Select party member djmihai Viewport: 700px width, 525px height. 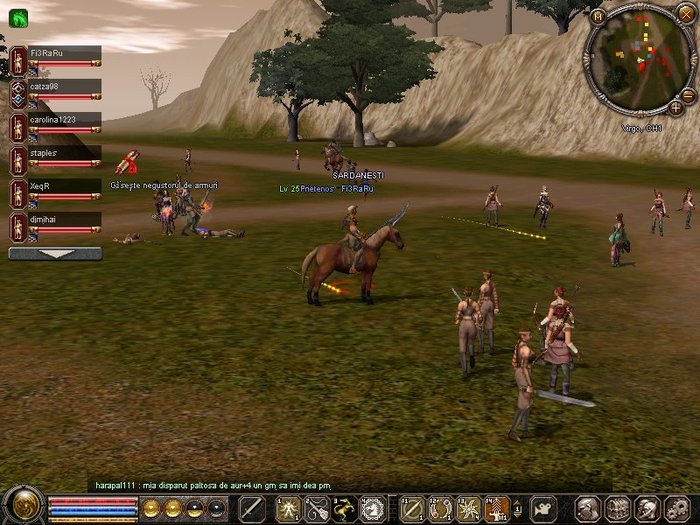click(x=55, y=219)
